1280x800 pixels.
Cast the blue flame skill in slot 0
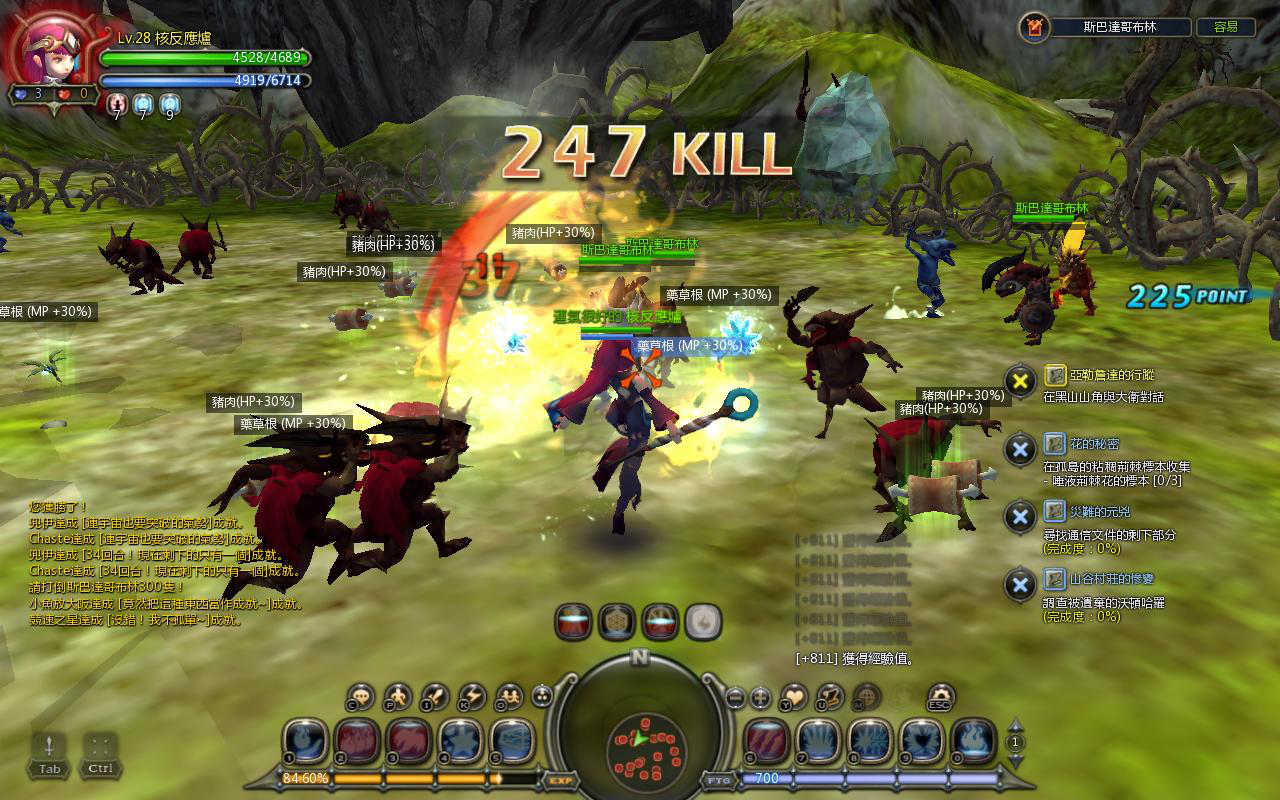click(972, 741)
